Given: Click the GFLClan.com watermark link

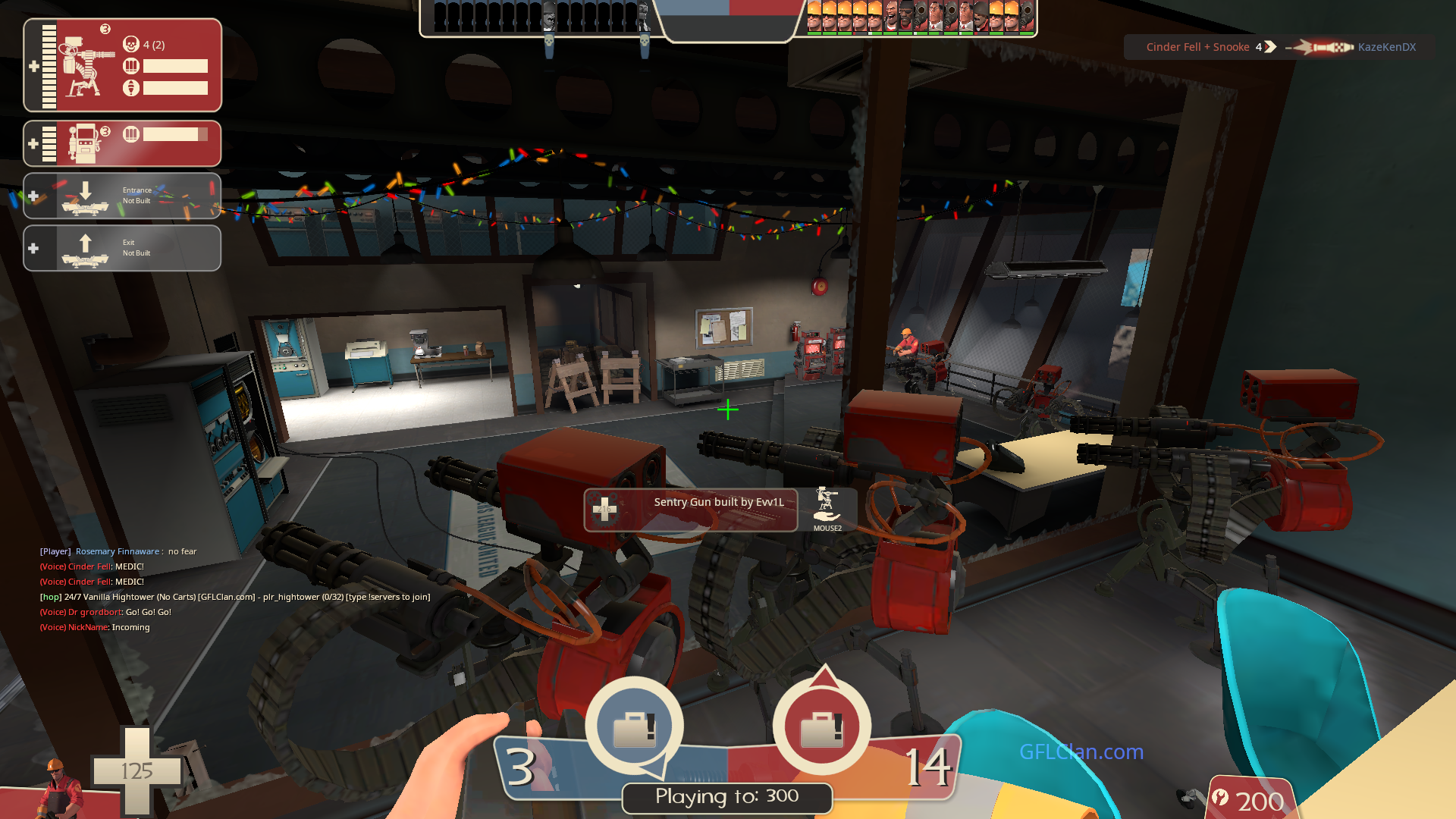Looking at the screenshot, I should (x=1081, y=752).
